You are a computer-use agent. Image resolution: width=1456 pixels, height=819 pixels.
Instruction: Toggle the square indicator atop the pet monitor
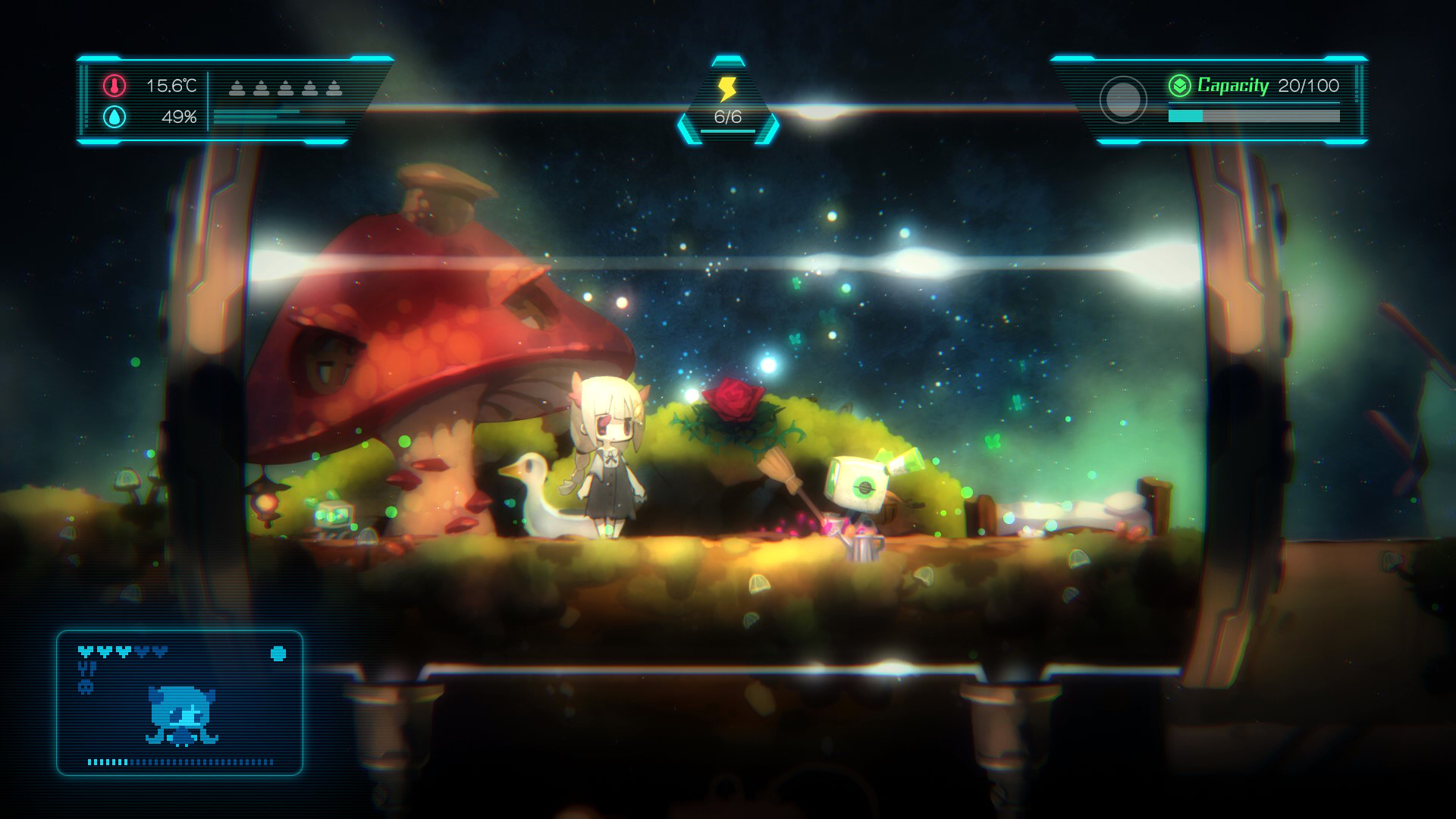[278, 652]
